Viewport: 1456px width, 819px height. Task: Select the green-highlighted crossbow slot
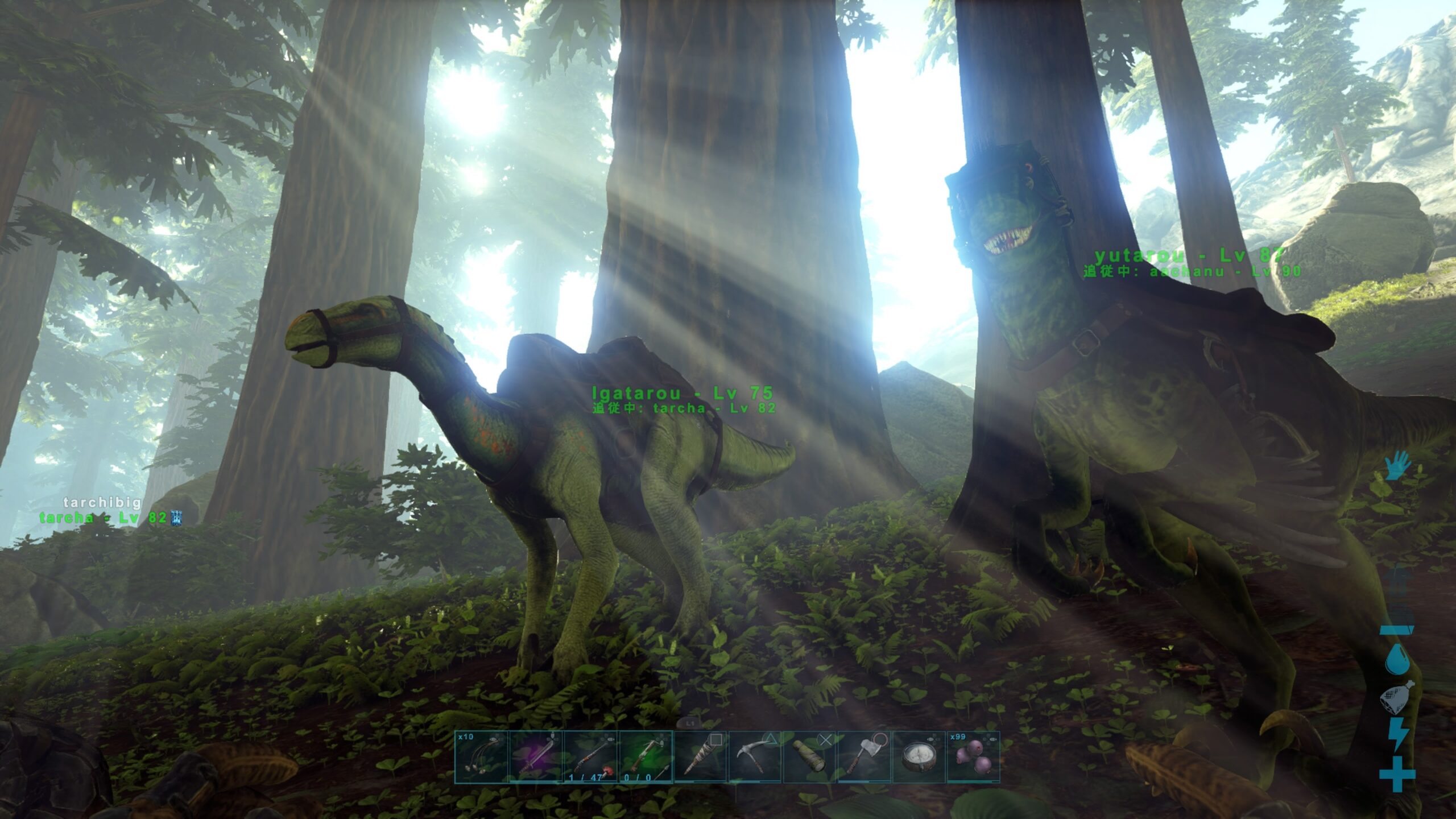click(x=645, y=757)
